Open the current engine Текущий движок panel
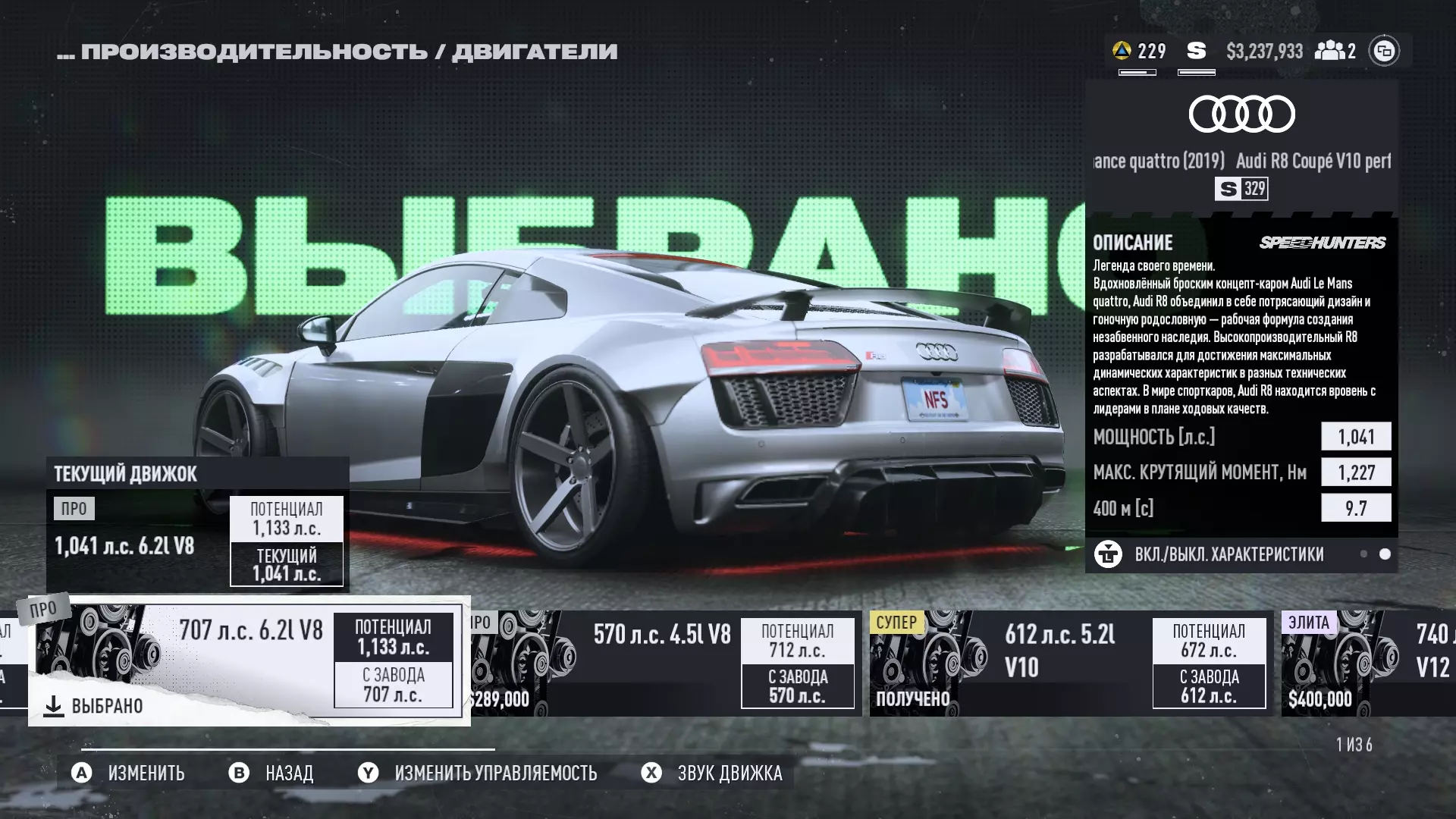Image resolution: width=1456 pixels, height=819 pixels. click(197, 523)
